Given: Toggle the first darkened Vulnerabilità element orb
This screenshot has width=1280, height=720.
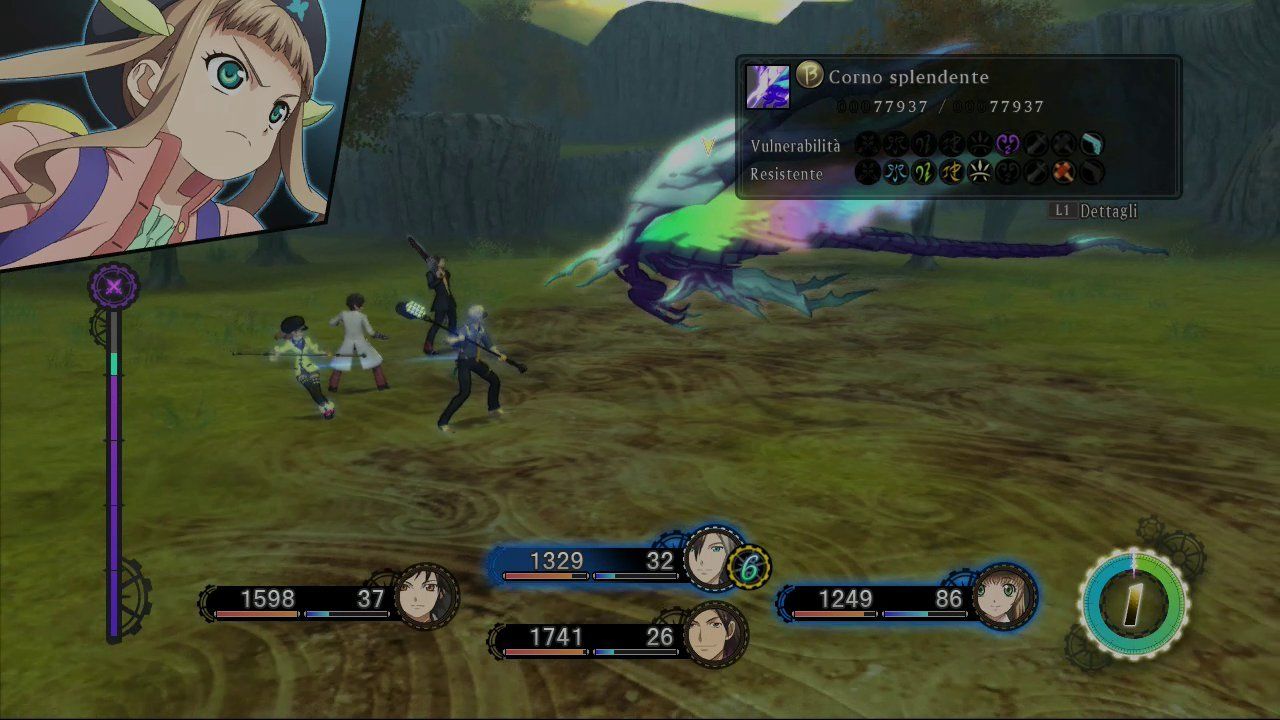Looking at the screenshot, I should 869,144.
